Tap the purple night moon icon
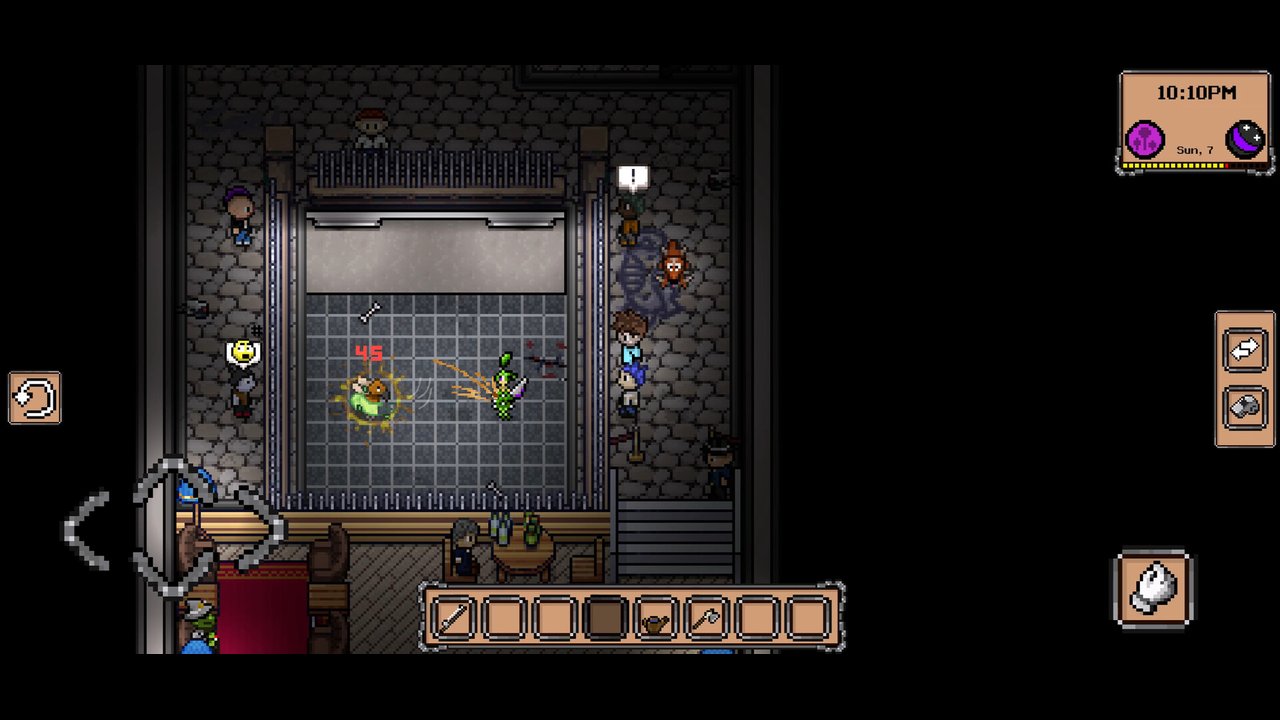1280x720 pixels. point(1246,139)
